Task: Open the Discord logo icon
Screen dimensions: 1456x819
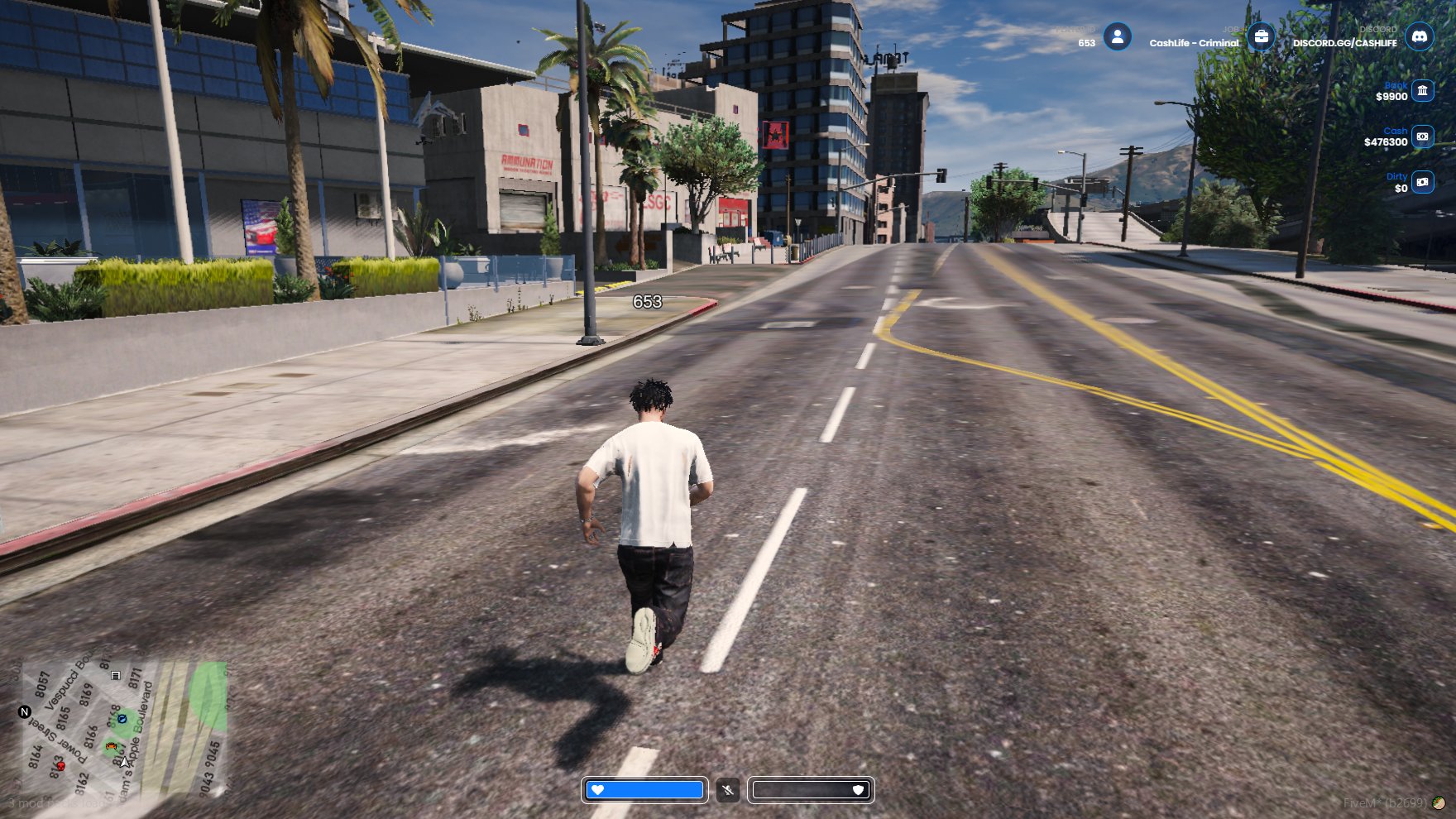Action: tap(1420, 36)
